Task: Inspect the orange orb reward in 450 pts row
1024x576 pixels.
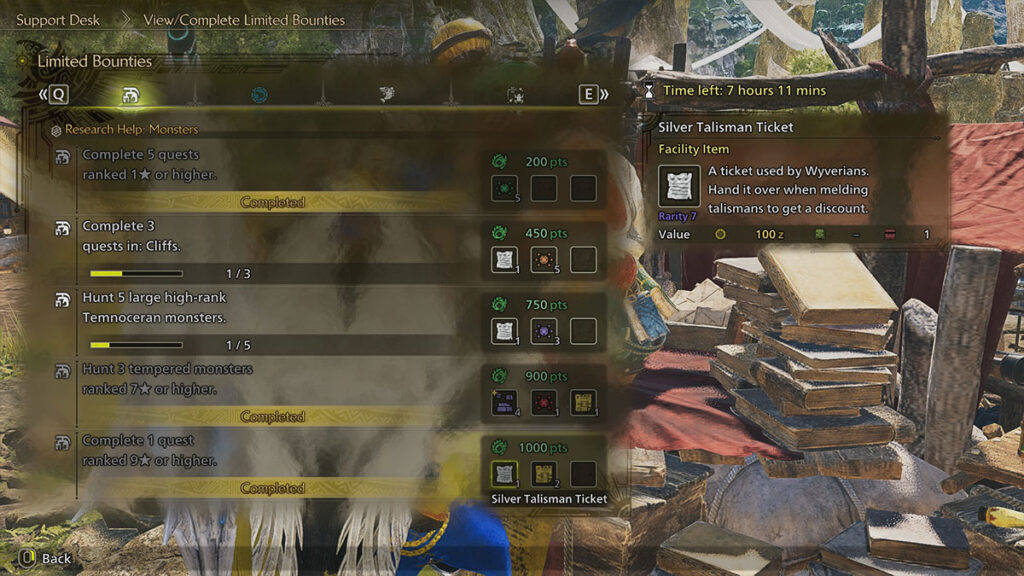Action: pos(544,260)
